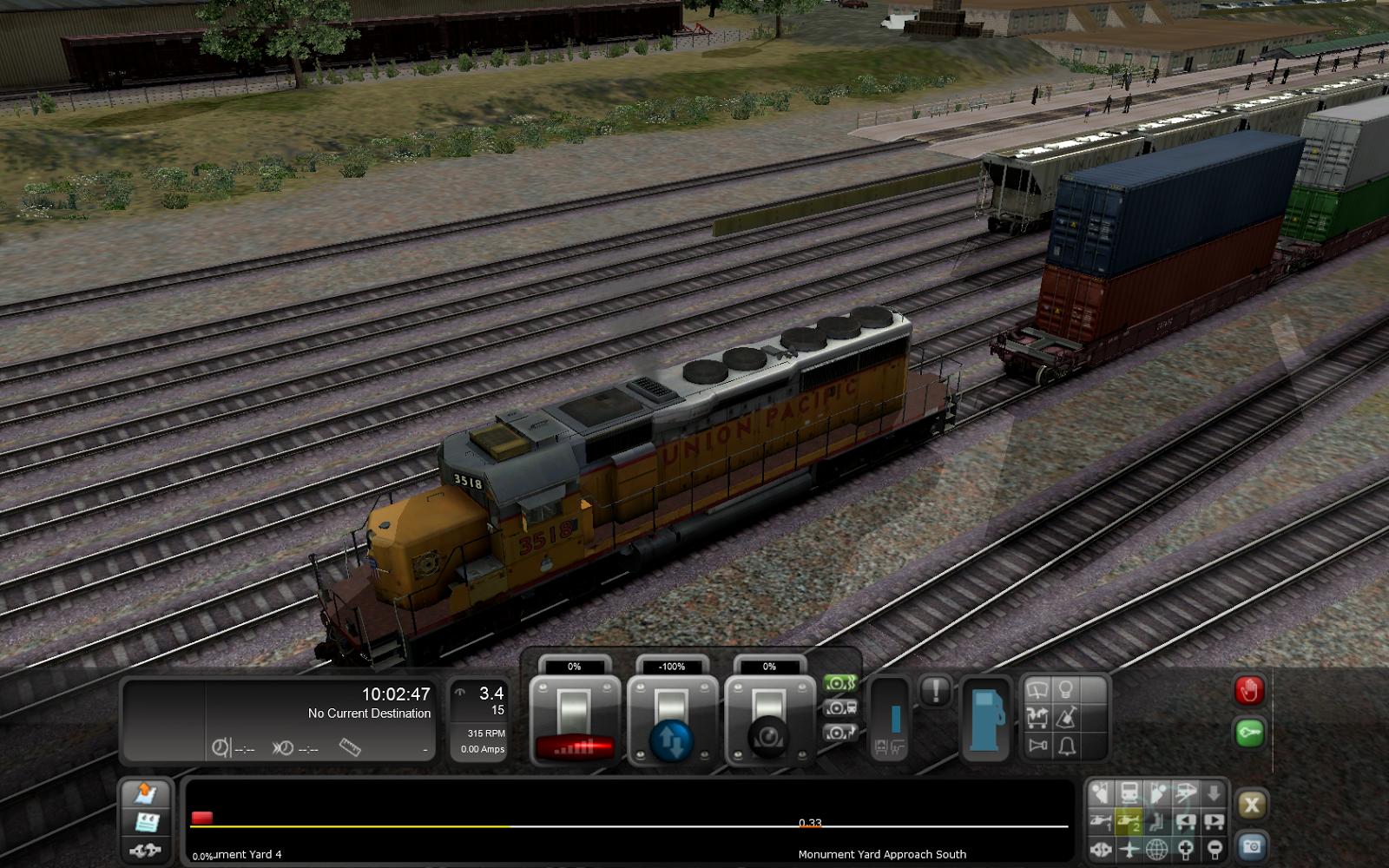Apply the sander
The image size is (1389, 868).
[x=1067, y=719]
